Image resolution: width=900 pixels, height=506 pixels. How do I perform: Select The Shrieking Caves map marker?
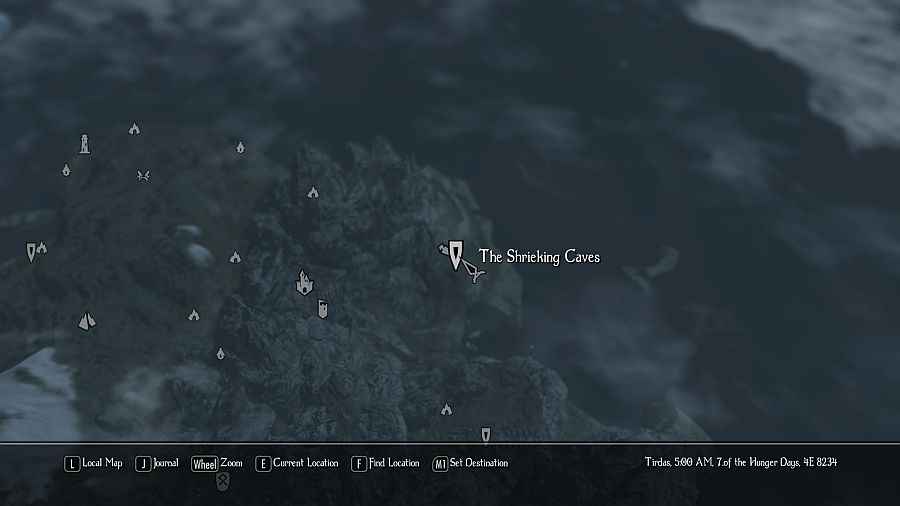pos(456,254)
